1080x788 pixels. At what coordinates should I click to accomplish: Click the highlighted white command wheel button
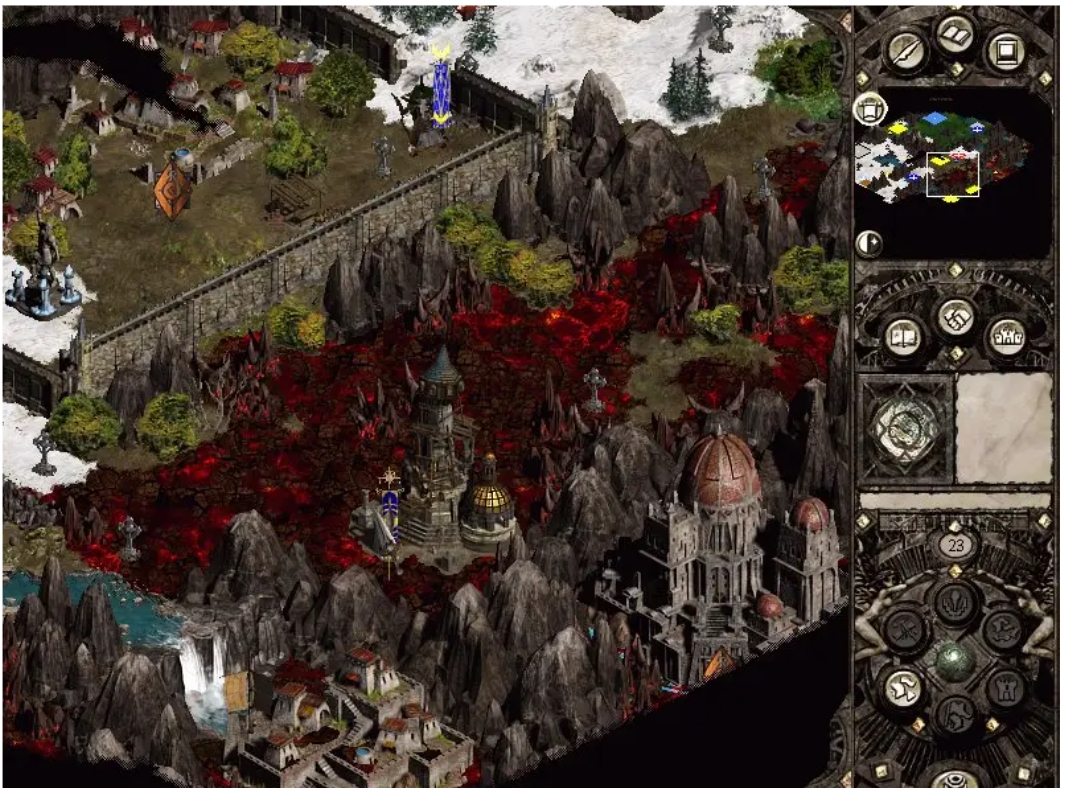pos(904,688)
